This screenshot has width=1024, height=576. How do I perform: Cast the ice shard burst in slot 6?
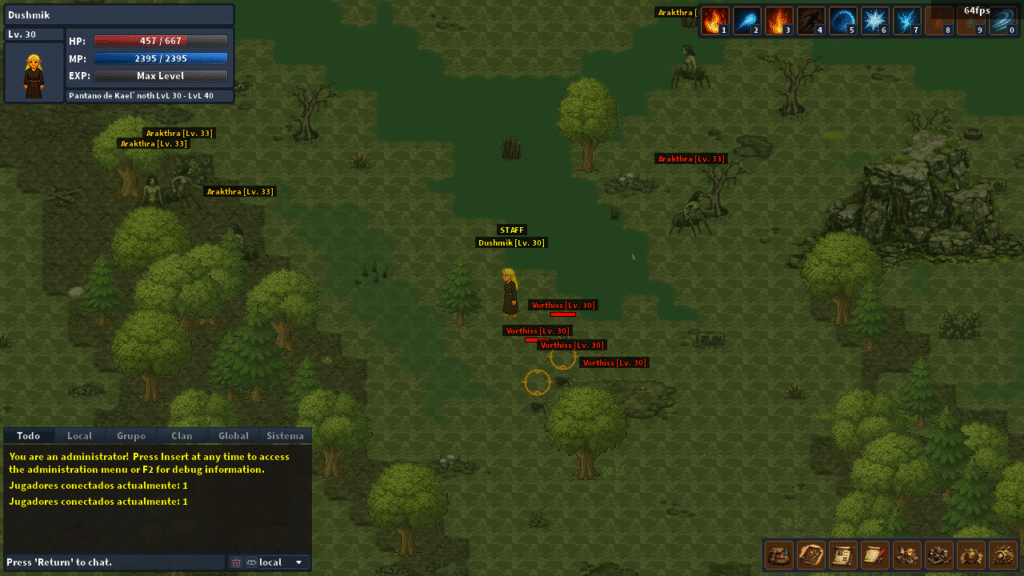(874, 21)
